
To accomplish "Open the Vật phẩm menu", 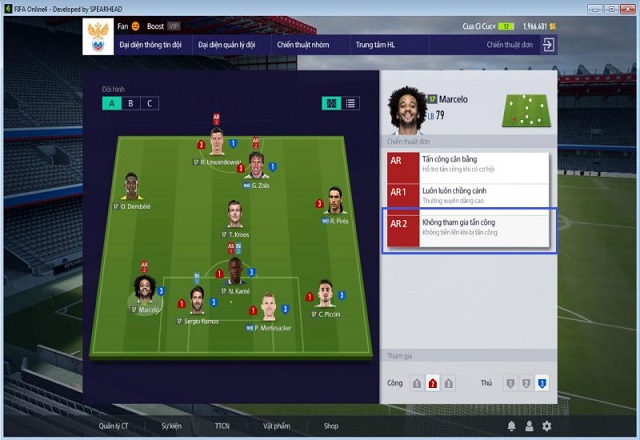I will click(x=277, y=426).
